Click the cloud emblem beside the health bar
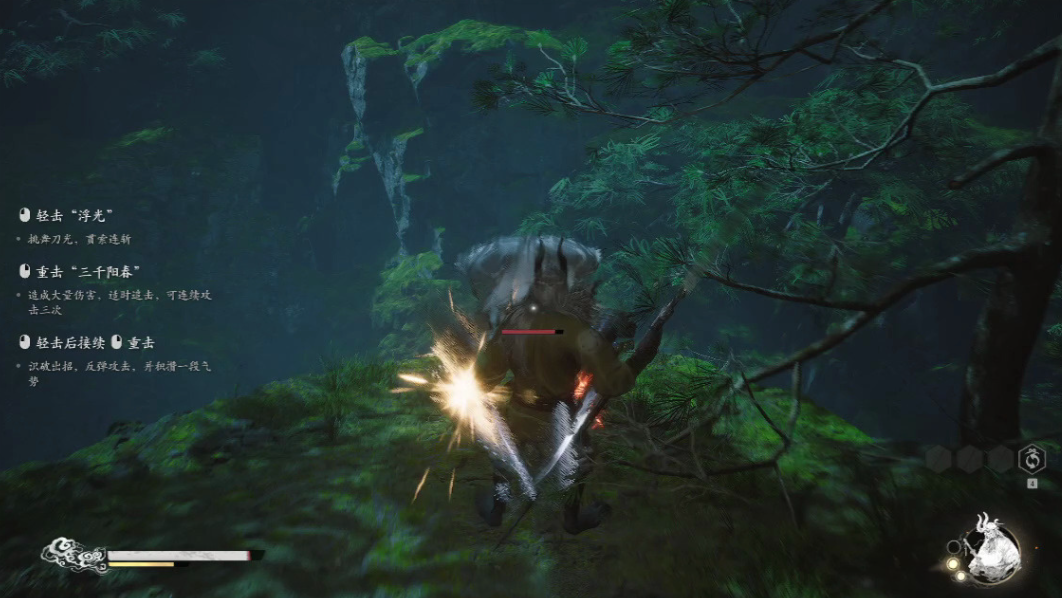The image size is (1062, 598). click(72, 555)
